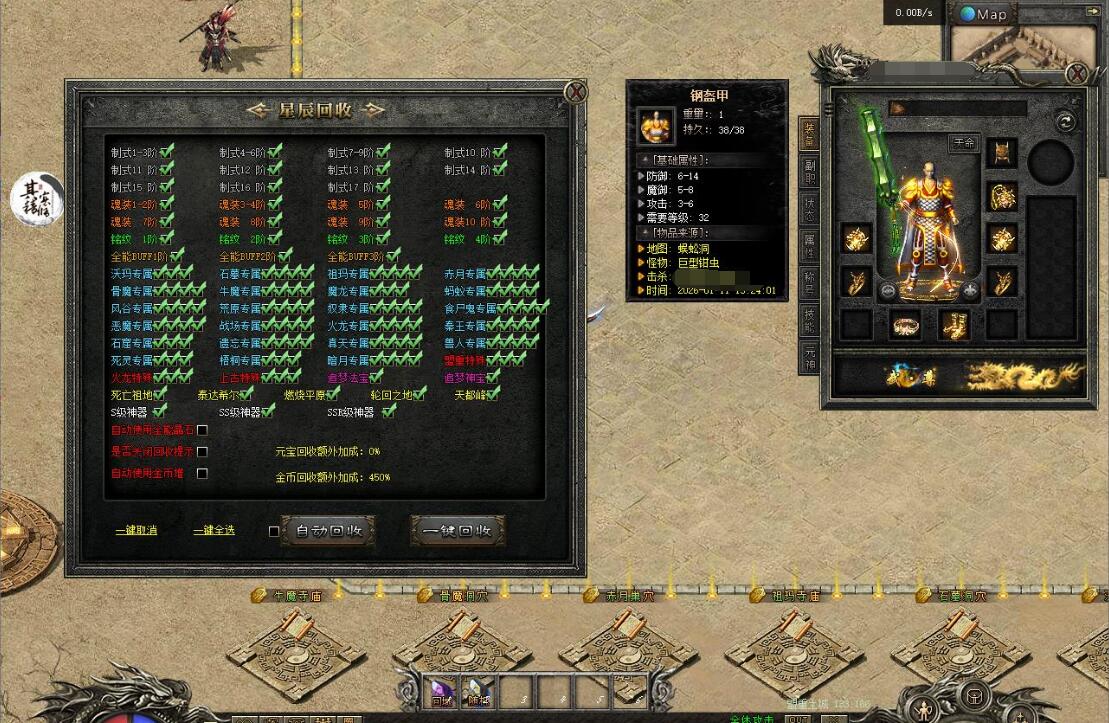Use the 回城 hotbar item
This screenshot has width=1109, height=723.
tap(442, 690)
